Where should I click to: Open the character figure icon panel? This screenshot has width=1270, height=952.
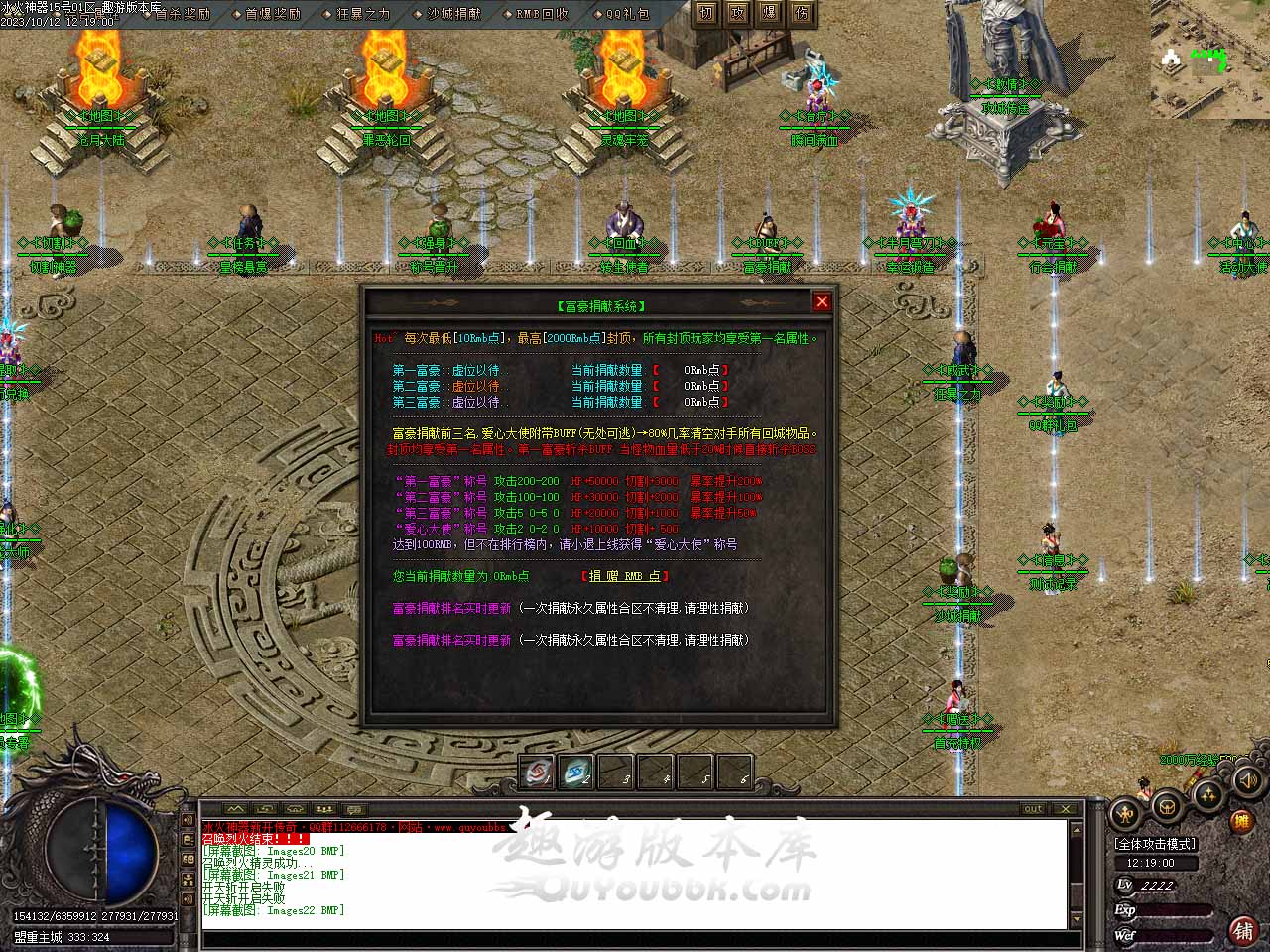[x=1126, y=814]
